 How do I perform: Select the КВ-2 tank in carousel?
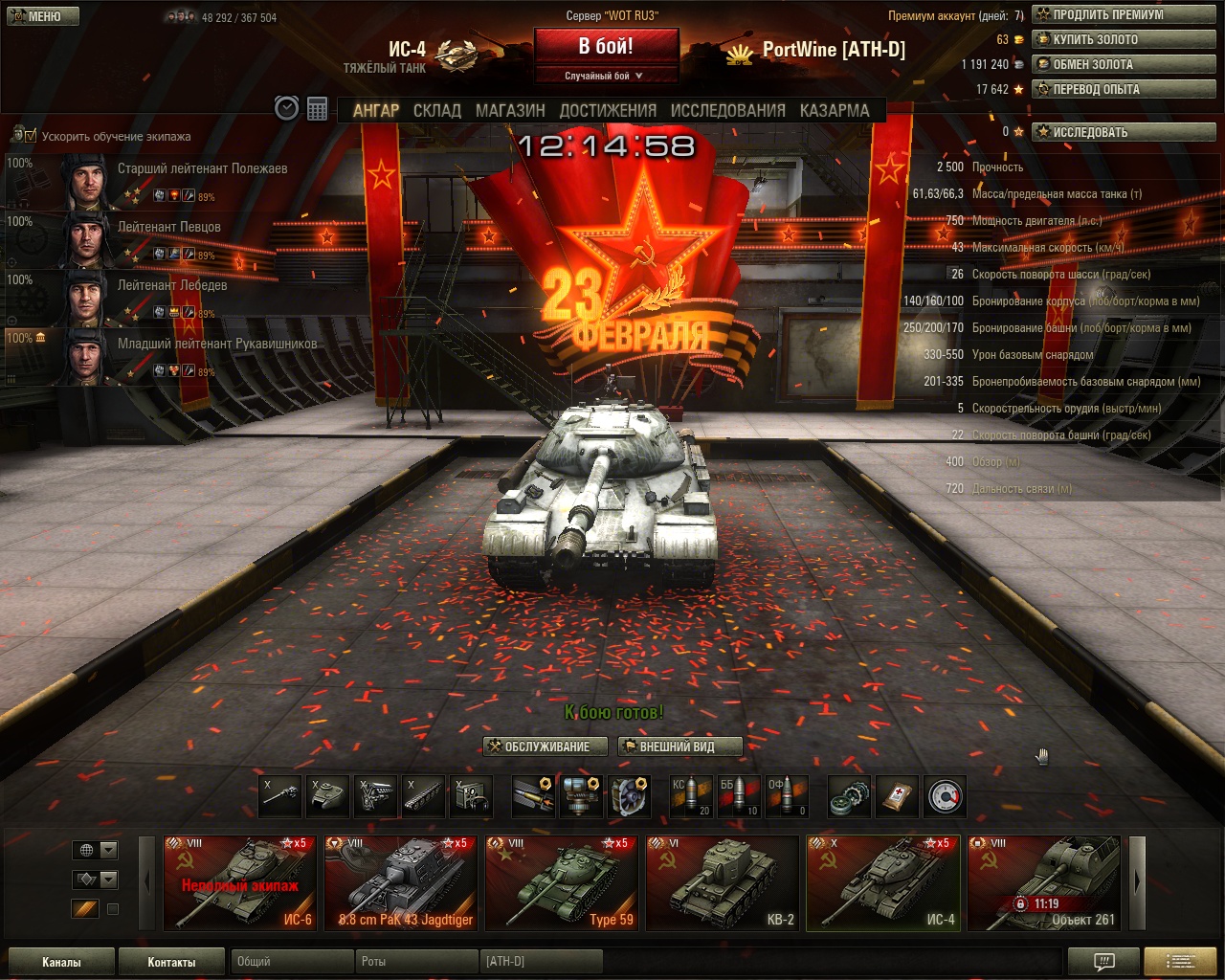tap(722, 882)
